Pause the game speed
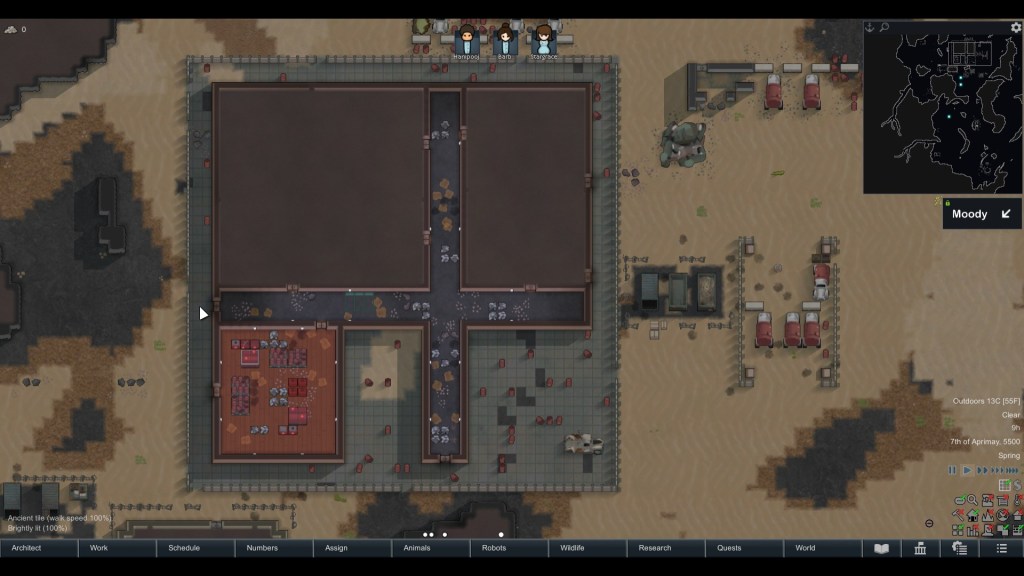 click(x=952, y=470)
